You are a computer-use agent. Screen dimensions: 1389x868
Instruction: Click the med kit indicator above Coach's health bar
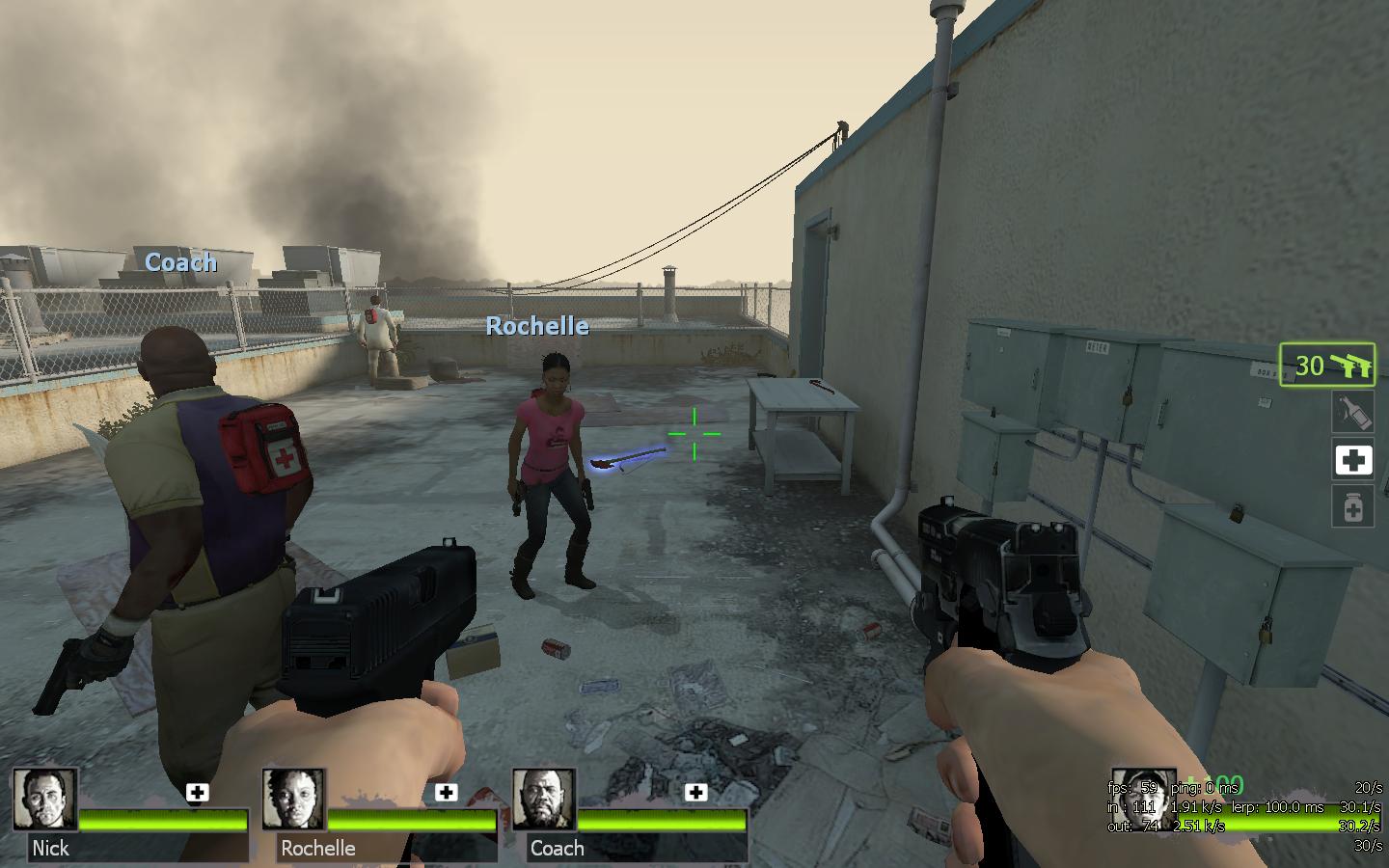(694, 793)
